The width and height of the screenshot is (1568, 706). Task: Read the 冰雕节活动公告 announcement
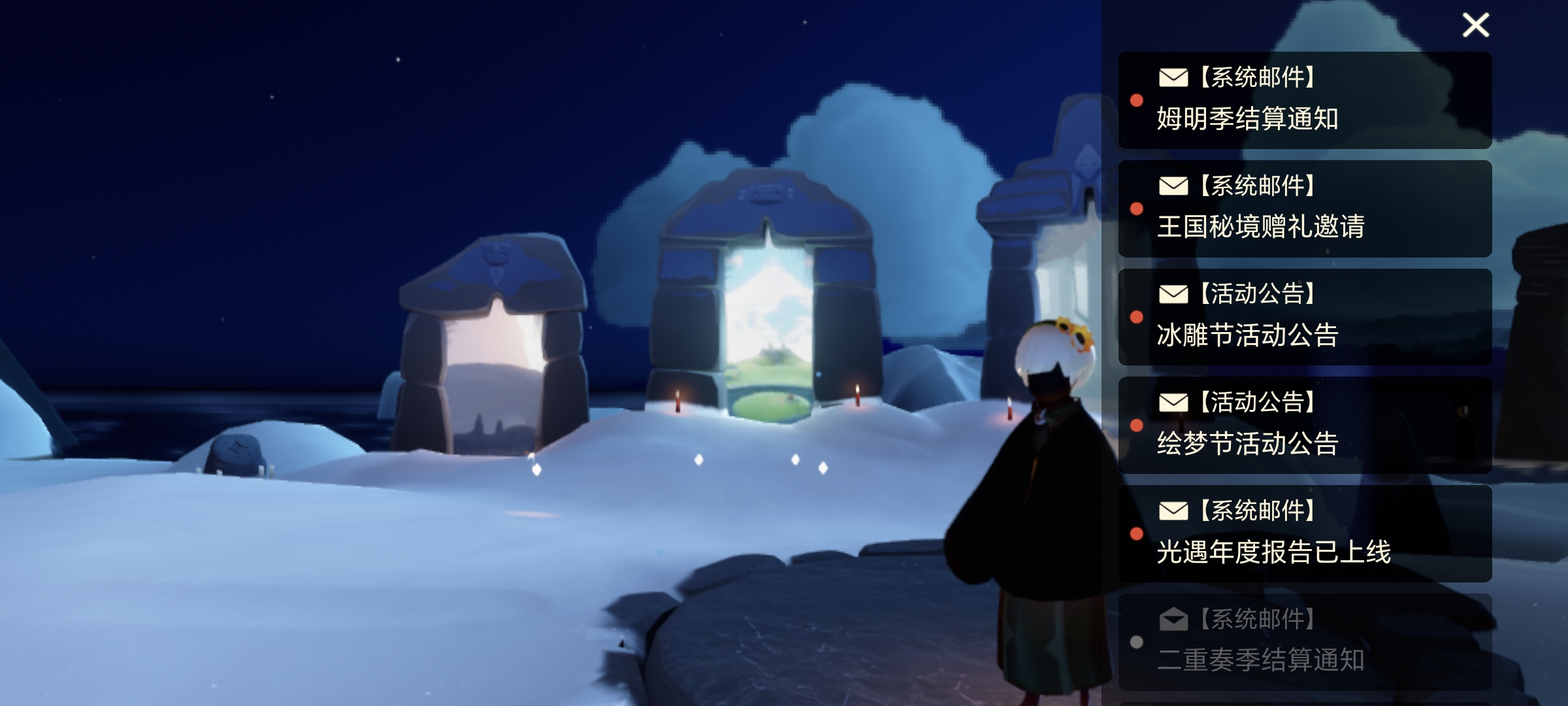pyautogui.click(x=1305, y=317)
